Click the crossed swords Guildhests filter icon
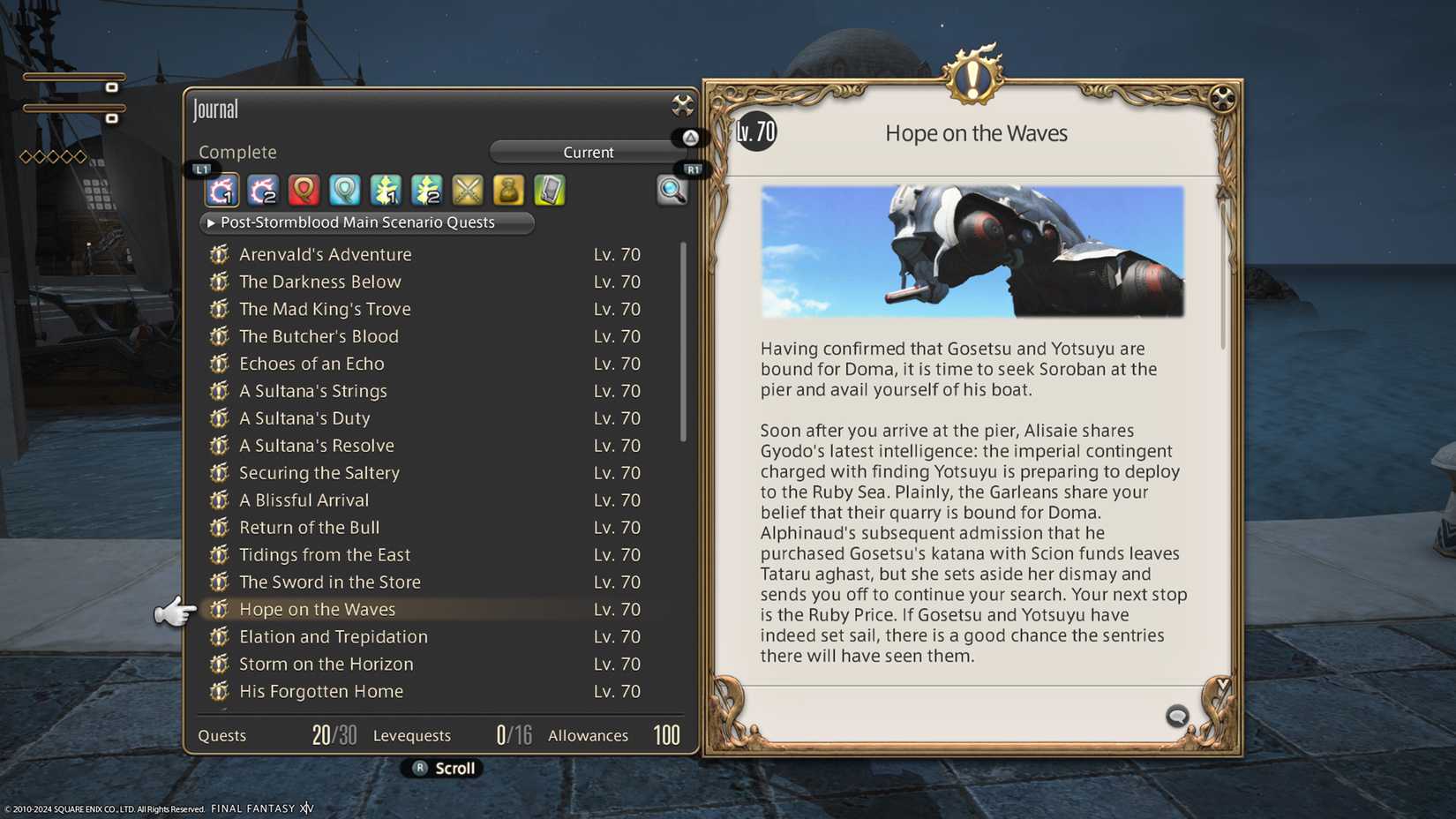This screenshot has height=819, width=1456. click(467, 190)
